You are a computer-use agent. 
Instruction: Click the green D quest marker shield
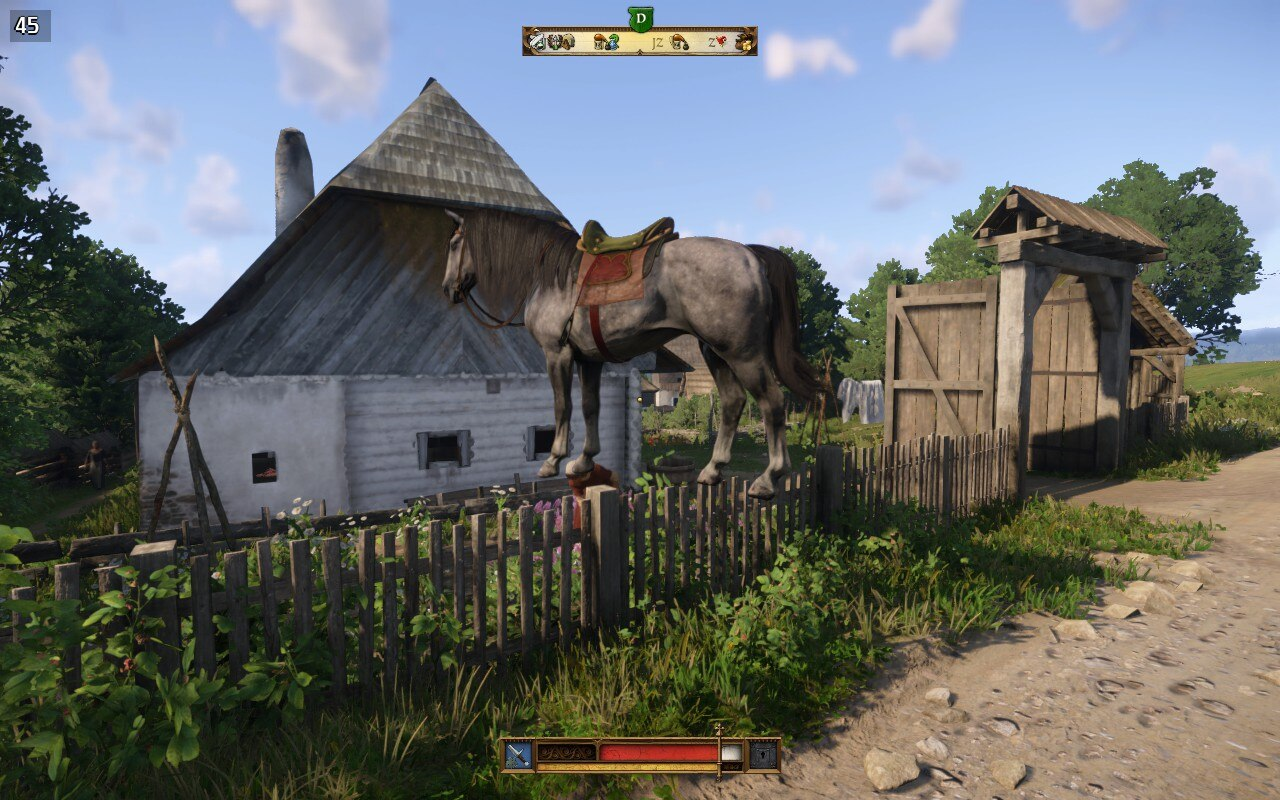coord(640,18)
